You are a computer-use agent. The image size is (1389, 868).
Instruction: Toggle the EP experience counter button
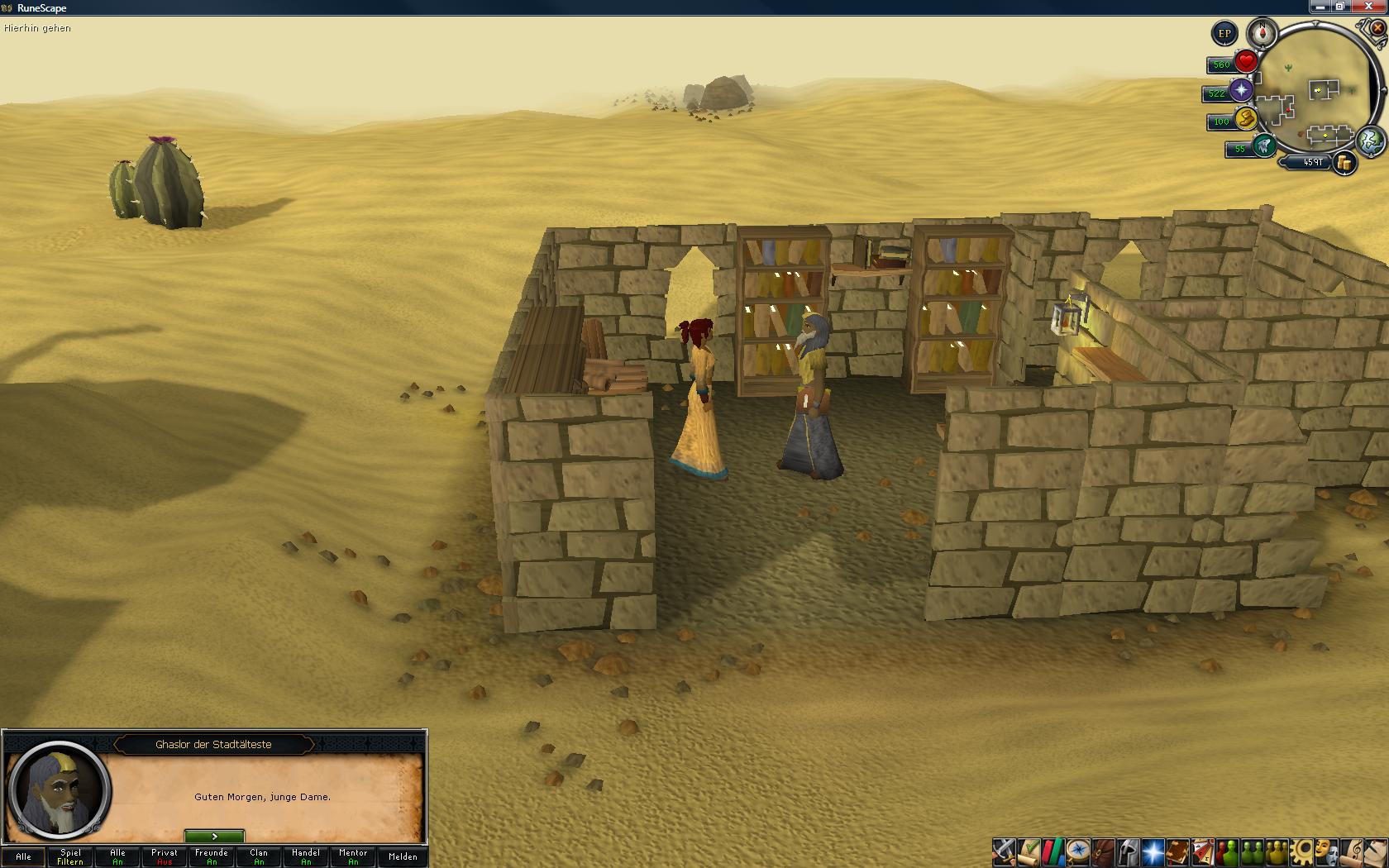(x=1224, y=34)
